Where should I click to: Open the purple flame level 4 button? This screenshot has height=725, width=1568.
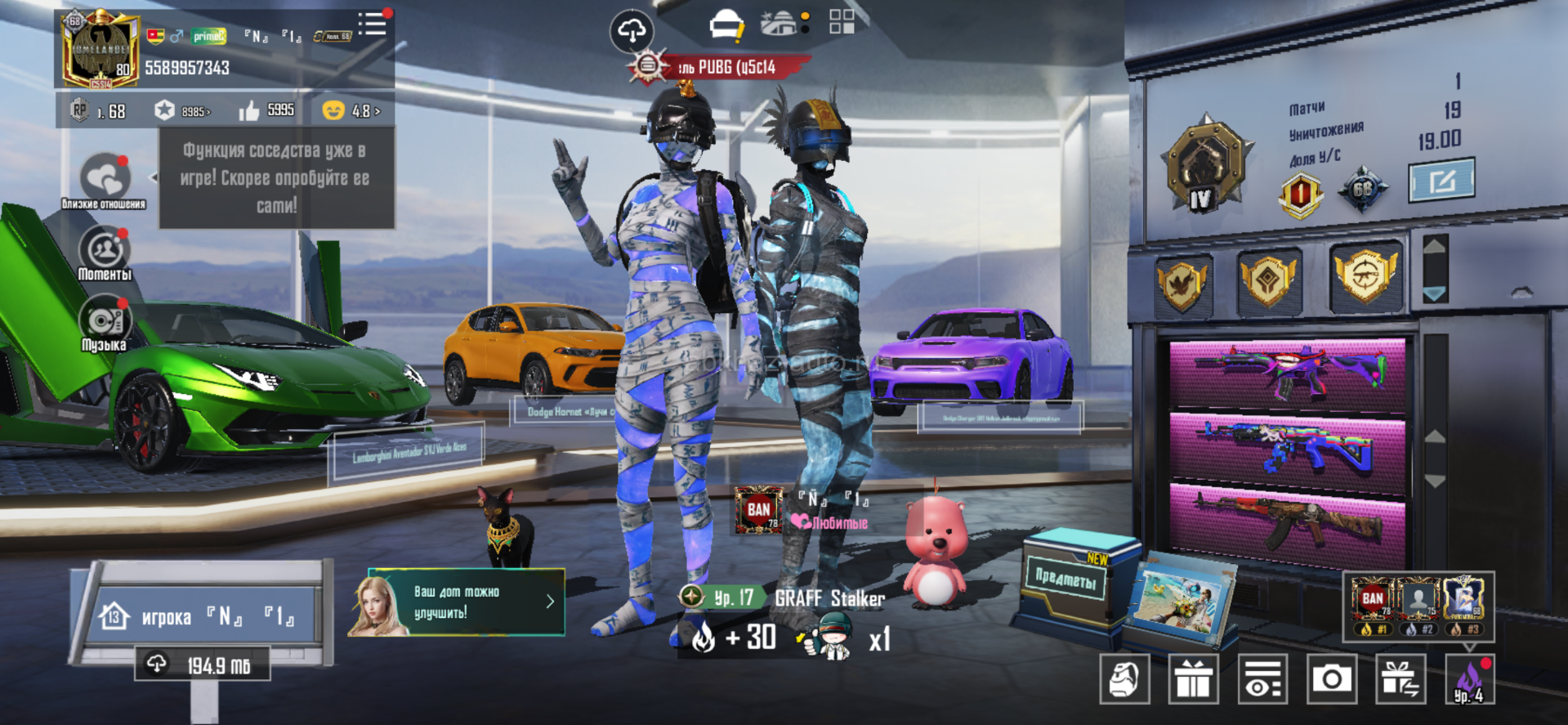pyautogui.click(x=1469, y=679)
